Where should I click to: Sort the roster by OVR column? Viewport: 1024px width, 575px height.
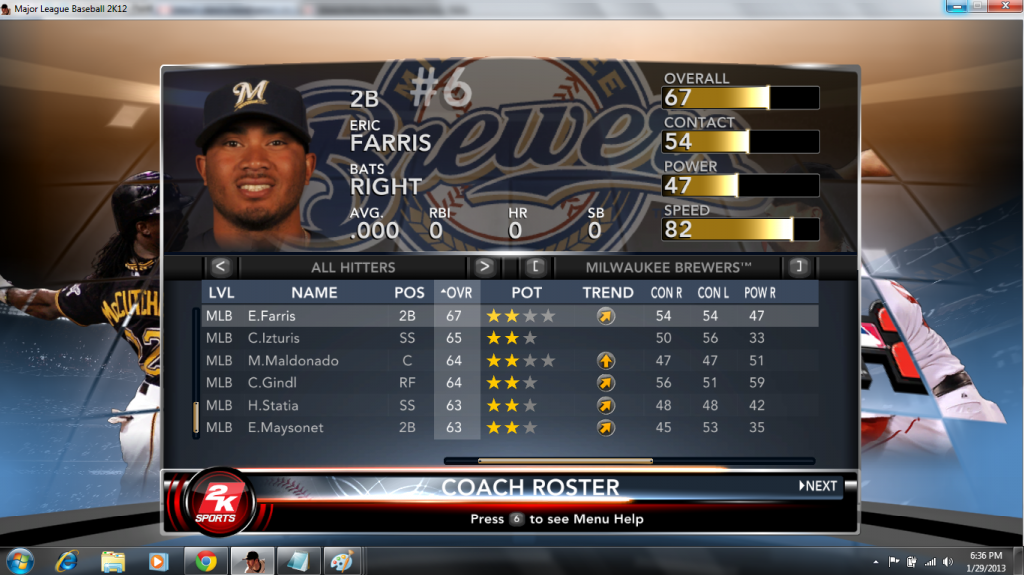456,293
